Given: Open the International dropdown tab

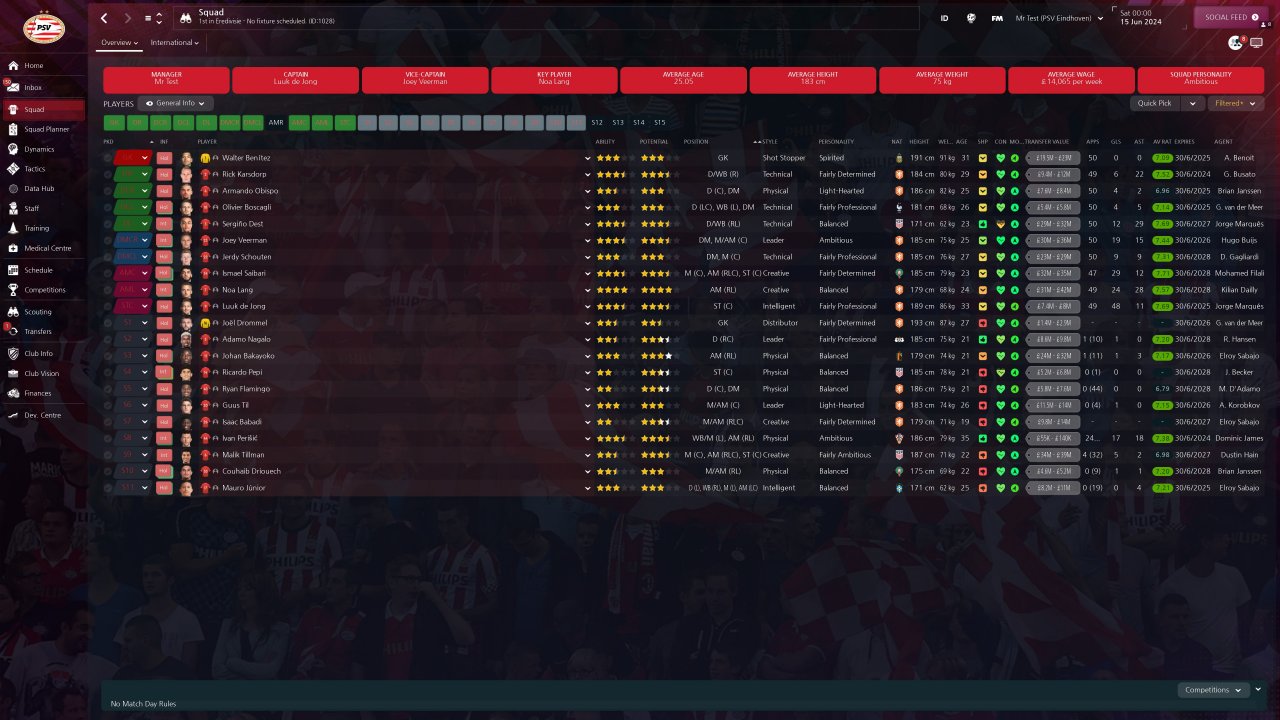Looking at the screenshot, I should coord(174,43).
